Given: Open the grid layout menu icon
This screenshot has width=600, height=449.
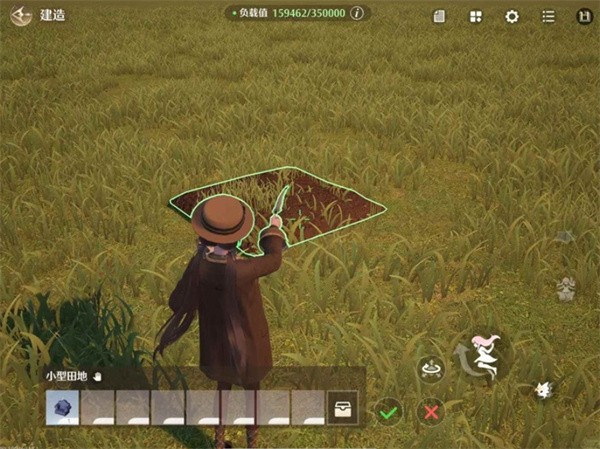Looking at the screenshot, I should coord(476,16).
